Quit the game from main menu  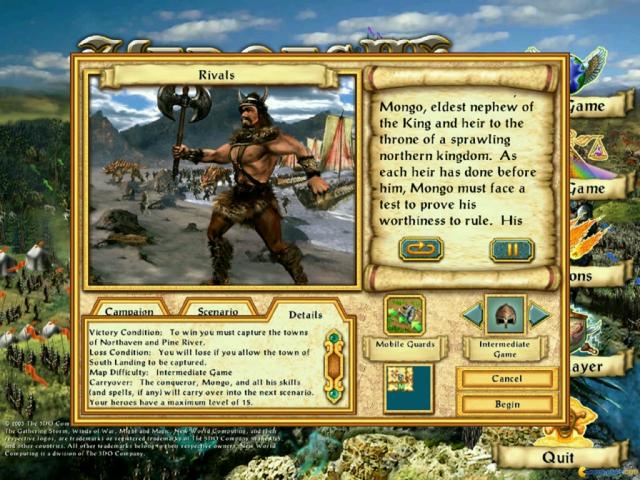[557, 456]
